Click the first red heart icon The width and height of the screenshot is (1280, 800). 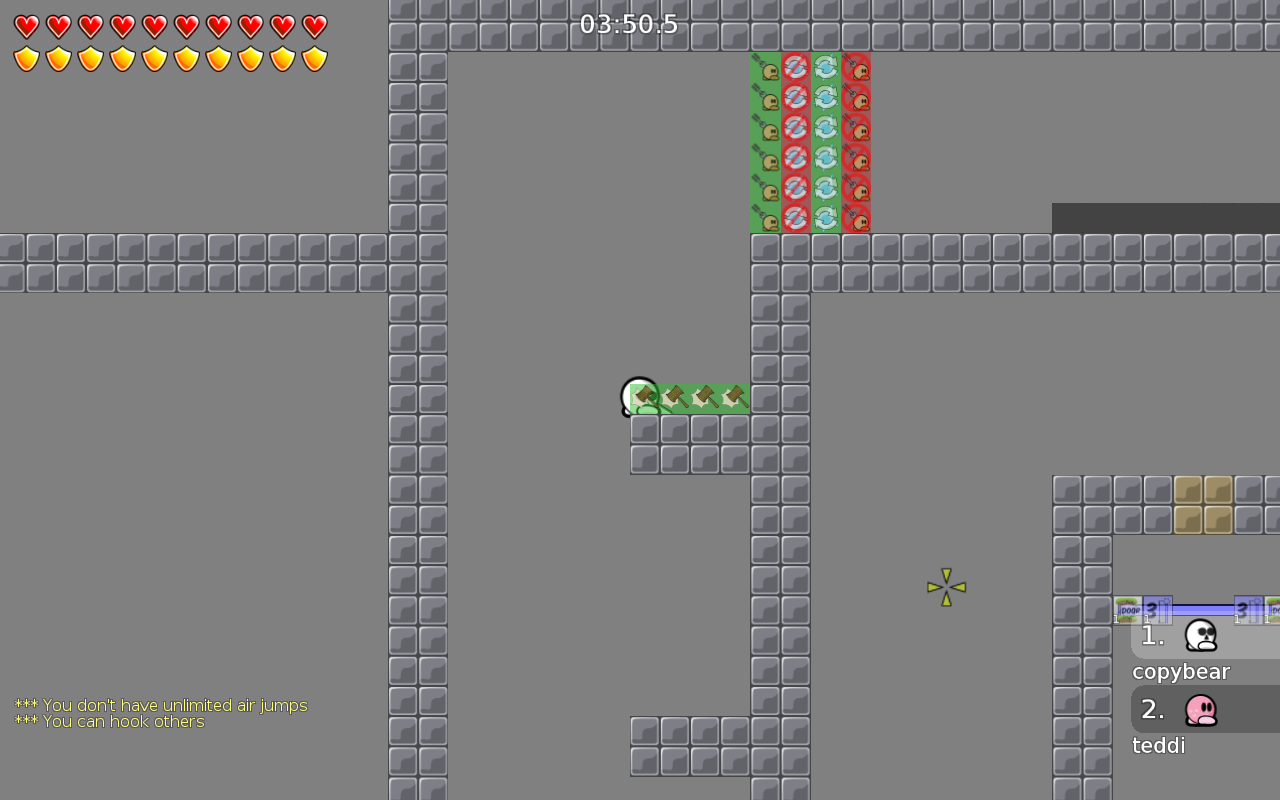click(27, 27)
